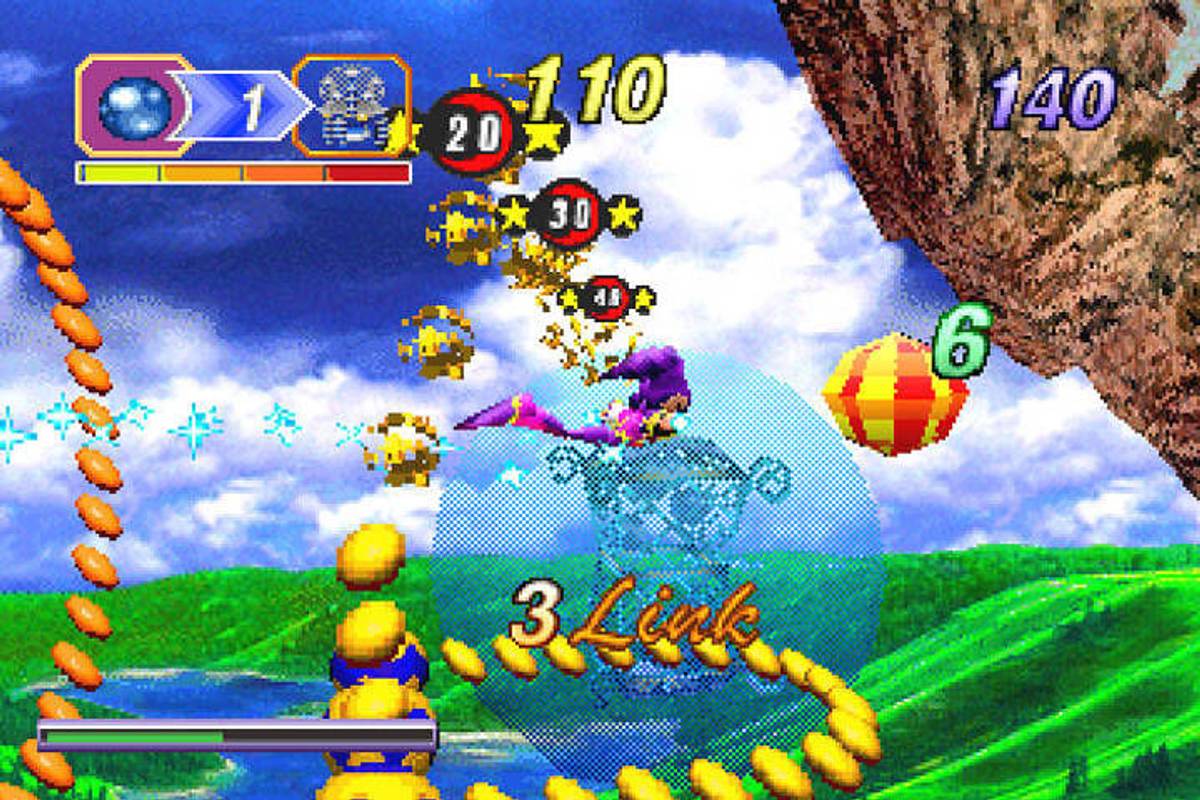Click the blue chip orb icon
Image resolution: width=1200 pixels, height=800 pixels.
(x=135, y=107)
